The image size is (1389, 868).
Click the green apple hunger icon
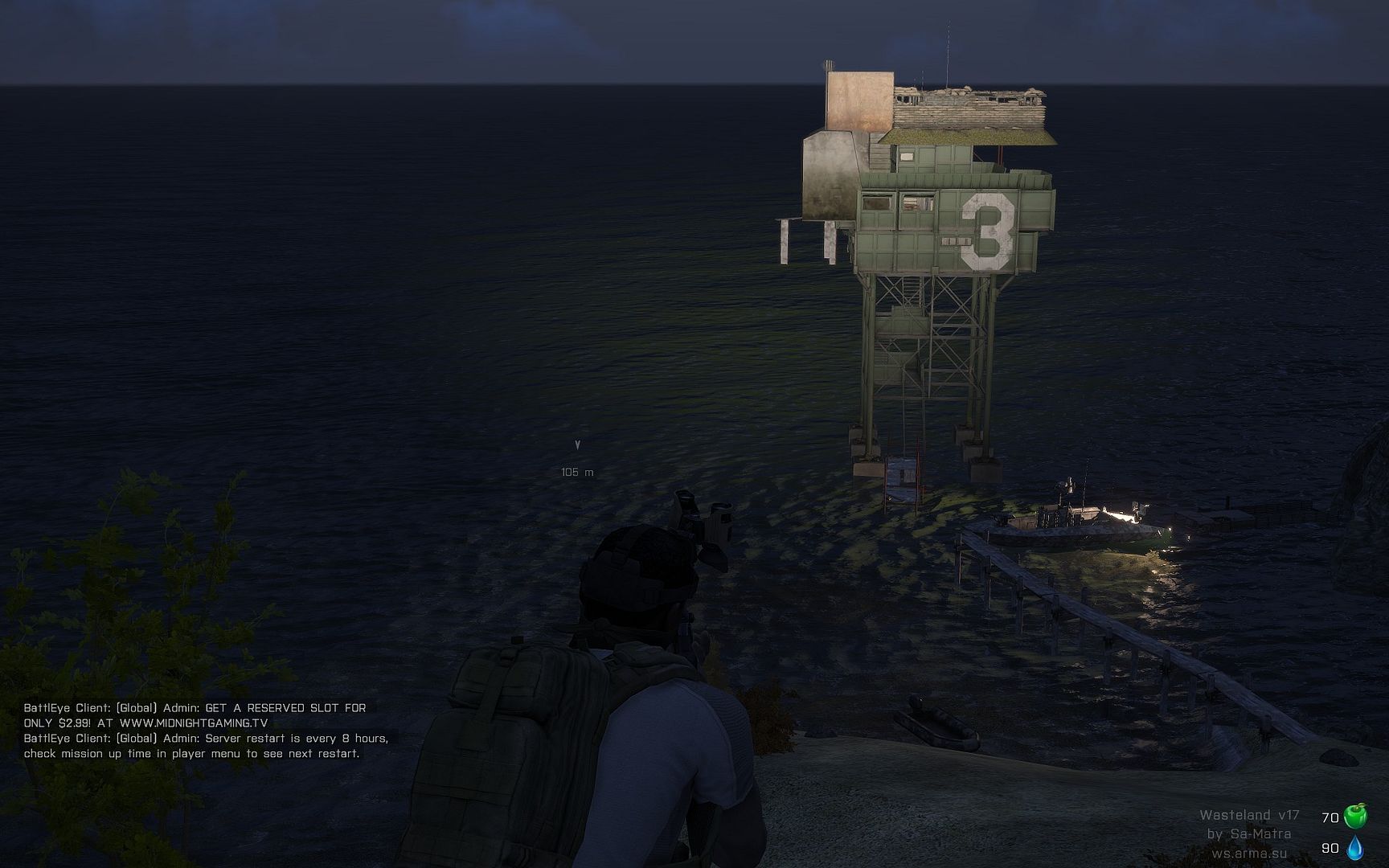(1355, 817)
